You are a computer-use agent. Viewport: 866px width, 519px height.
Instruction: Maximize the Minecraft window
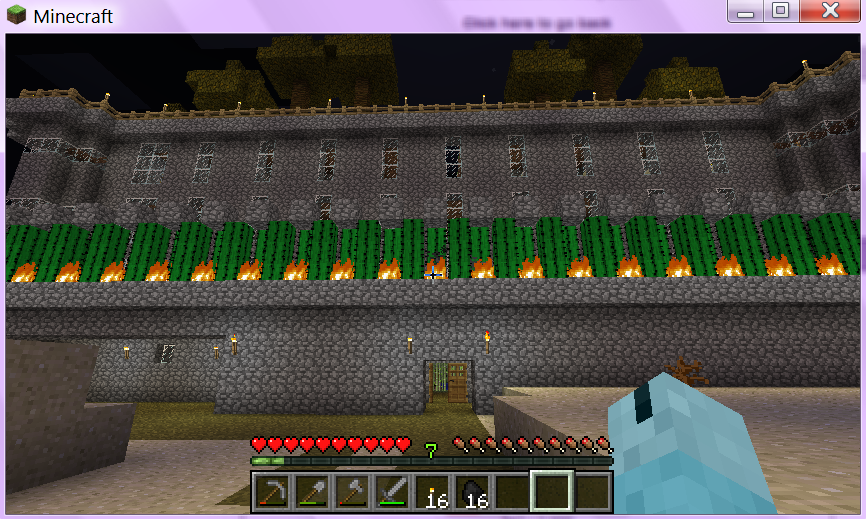pos(781,11)
